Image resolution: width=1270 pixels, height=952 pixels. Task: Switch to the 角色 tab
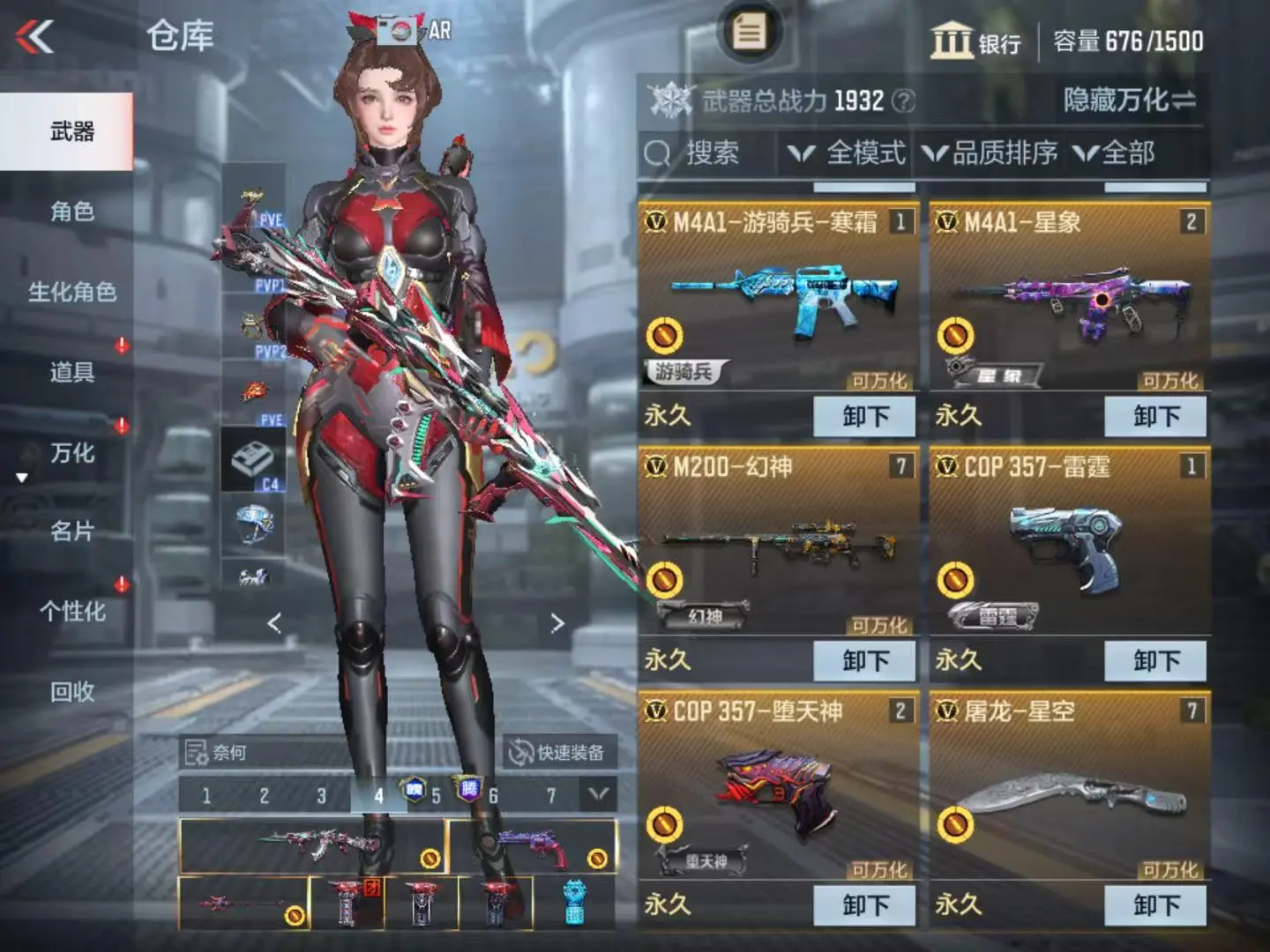pos(71,212)
